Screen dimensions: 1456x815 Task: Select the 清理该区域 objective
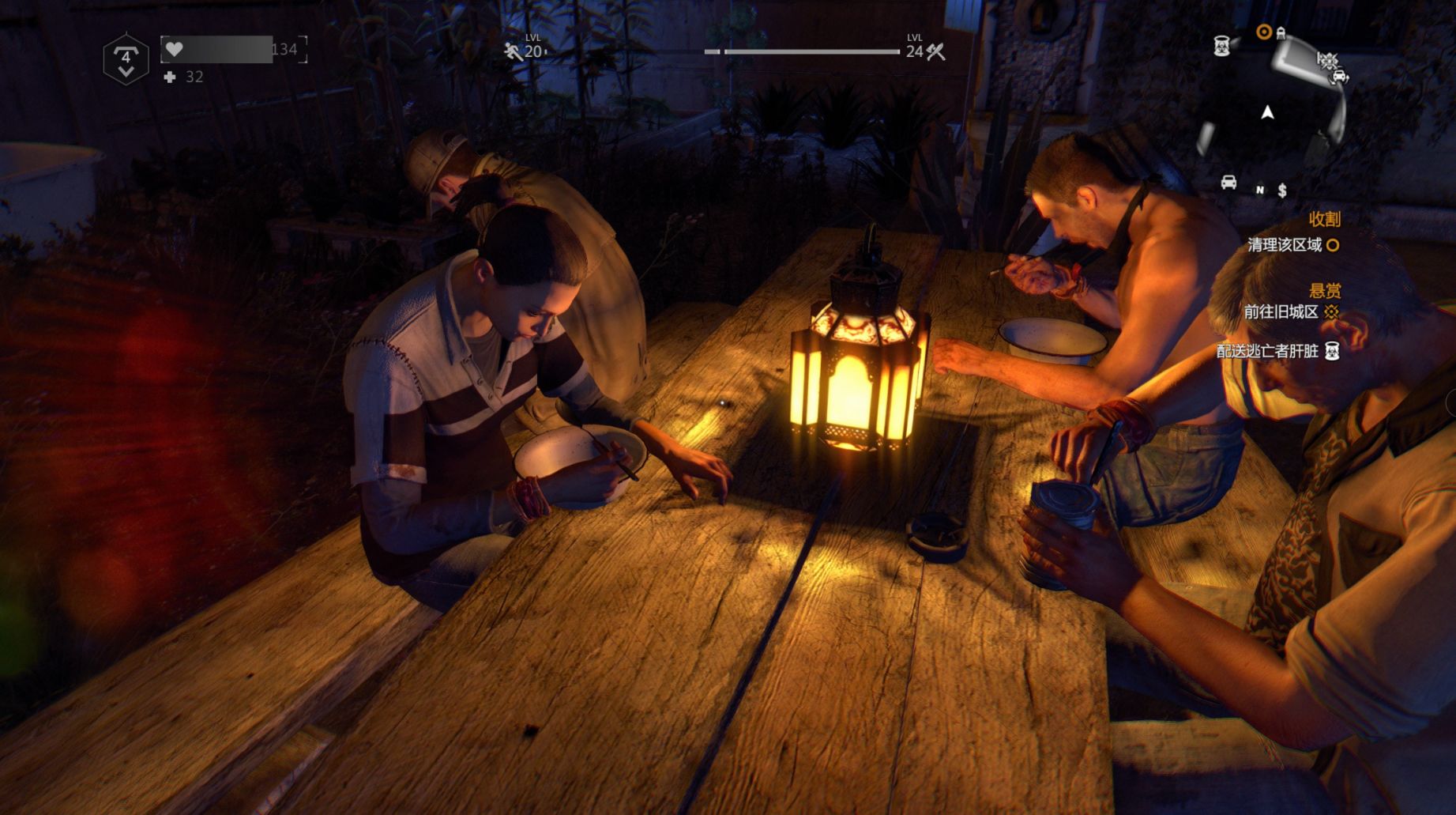click(1285, 245)
